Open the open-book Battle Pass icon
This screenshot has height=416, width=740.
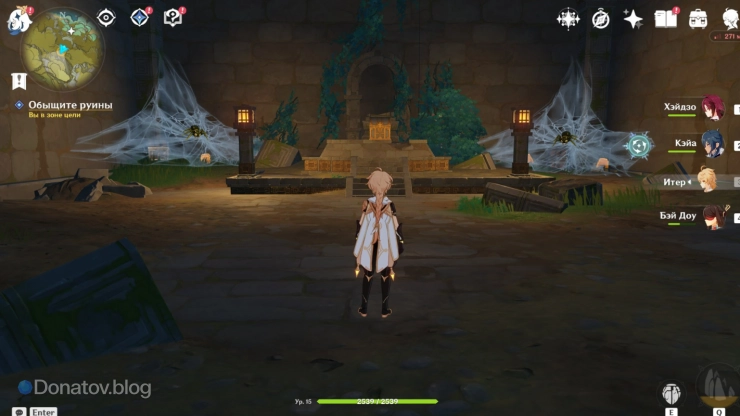click(665, 19)
